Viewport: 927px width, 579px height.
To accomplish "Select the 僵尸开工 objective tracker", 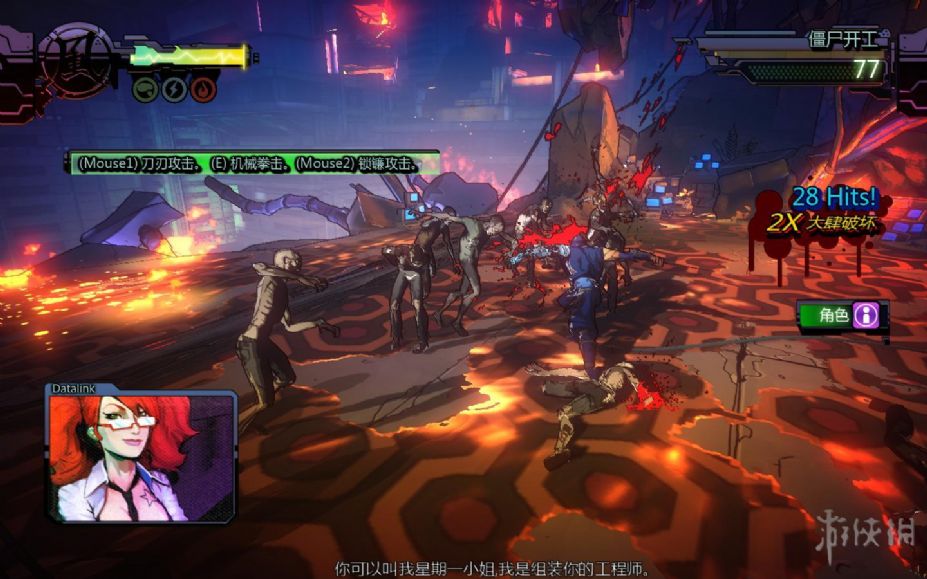I will click(x=842, y=41).
